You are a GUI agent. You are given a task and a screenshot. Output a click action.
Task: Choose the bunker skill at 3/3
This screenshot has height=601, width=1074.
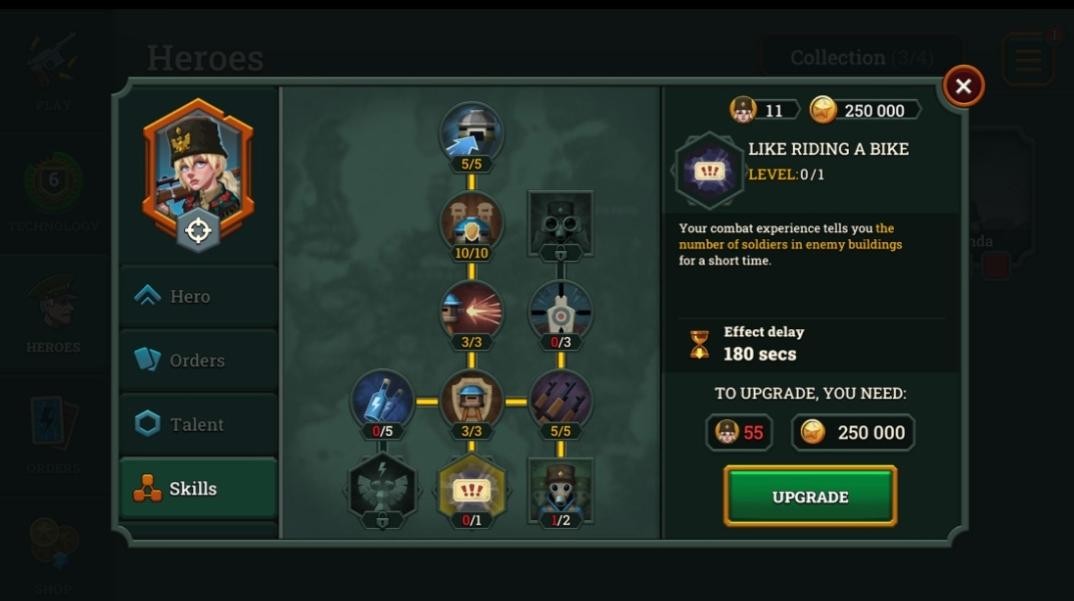click(471, 400)
